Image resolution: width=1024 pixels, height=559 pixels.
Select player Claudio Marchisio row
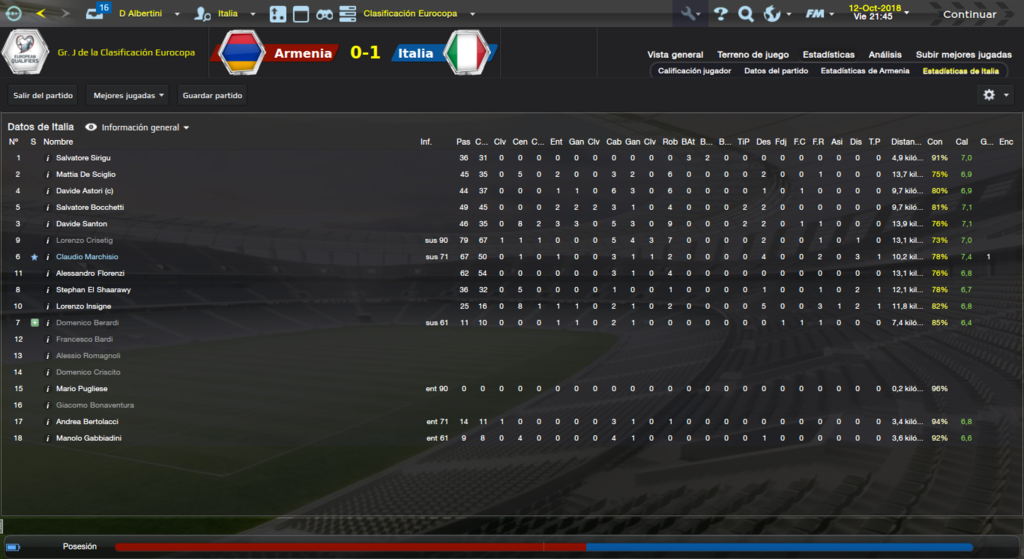click(x=87, y=257)
